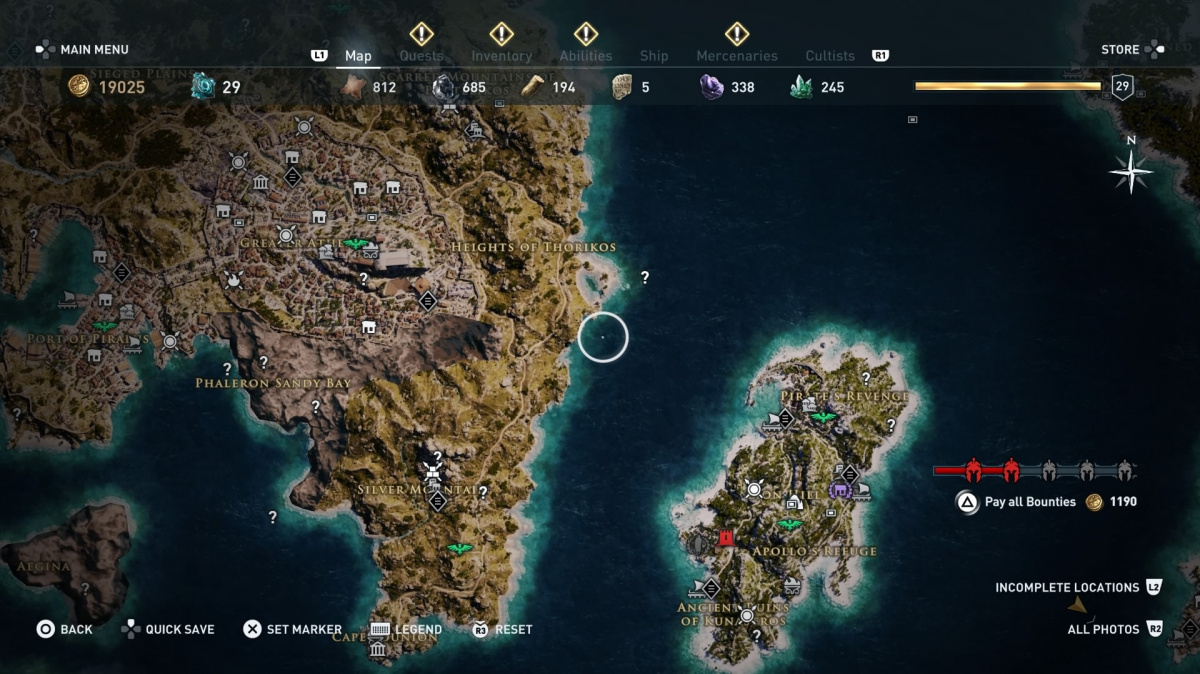Select the purple ship icon on the island
The width and height of the screenshot is (1200, 674).
click(x=839, y=490)
